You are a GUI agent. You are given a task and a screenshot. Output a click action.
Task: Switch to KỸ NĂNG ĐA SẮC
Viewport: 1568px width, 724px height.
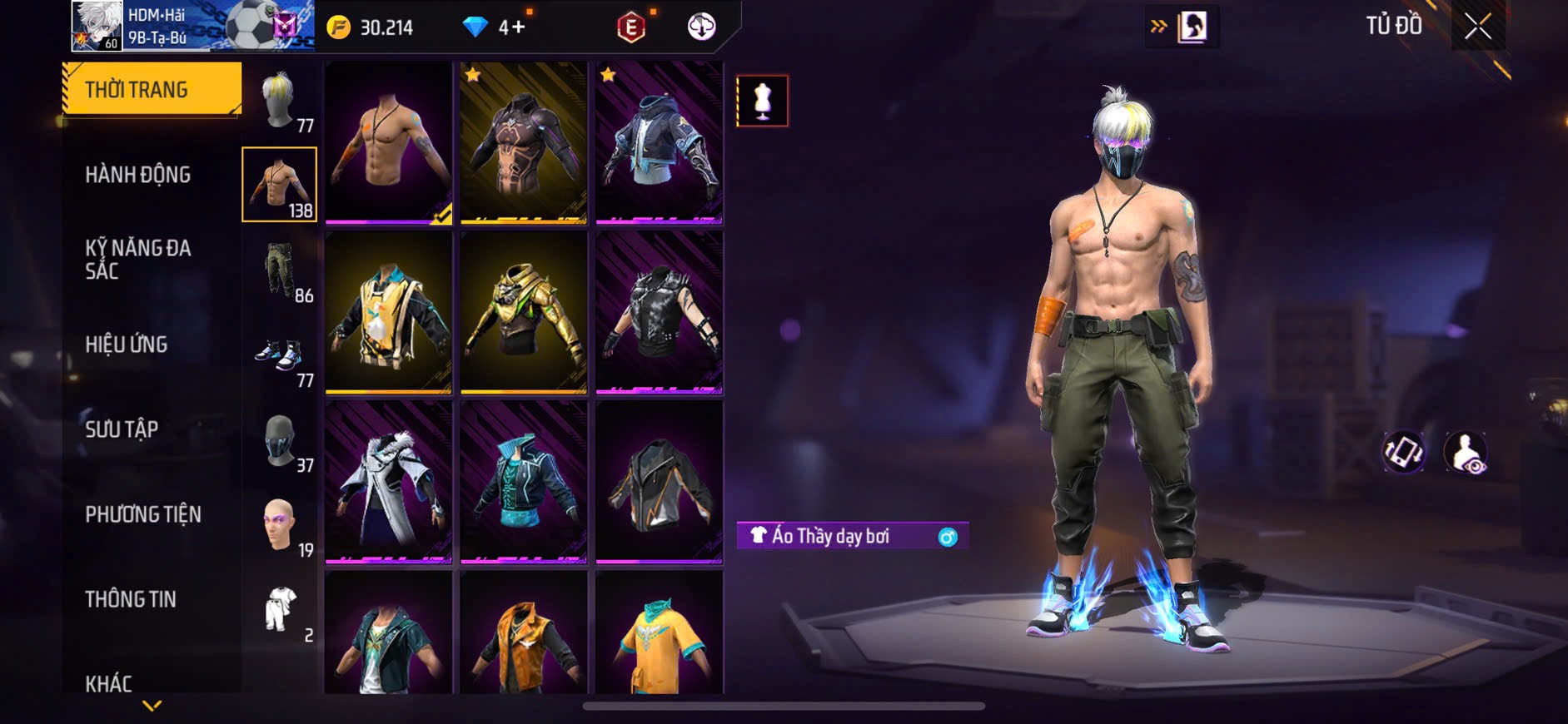[138, 259]
